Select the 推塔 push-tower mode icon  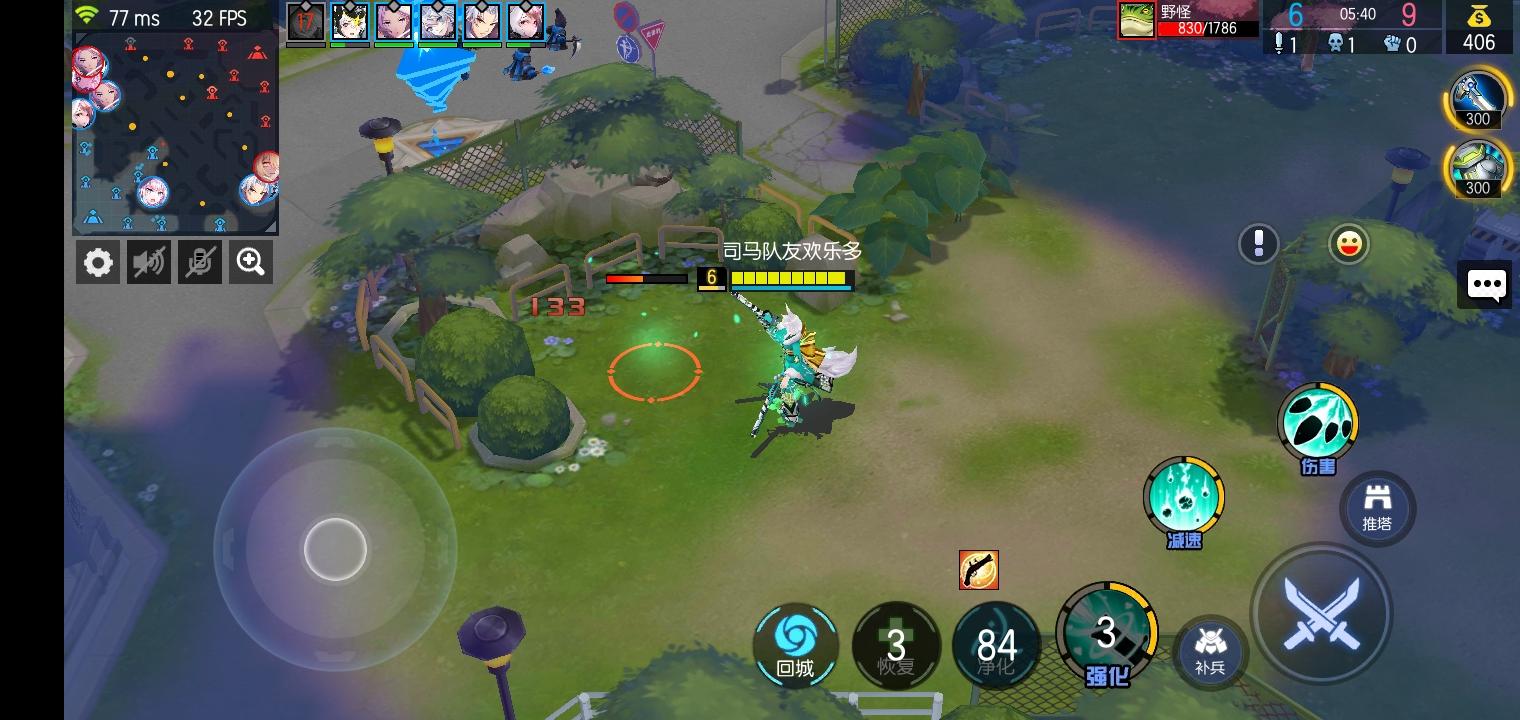(1377, 509)
